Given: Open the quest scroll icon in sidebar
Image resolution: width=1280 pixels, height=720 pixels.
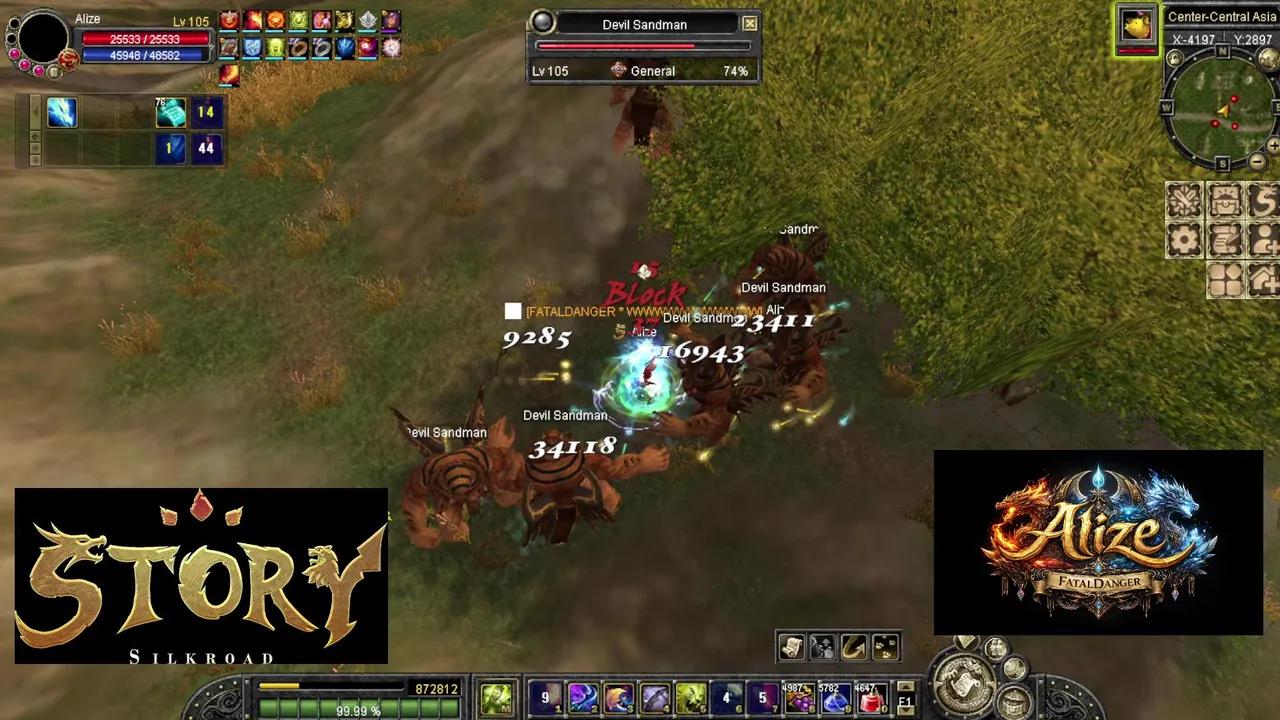Looking at the screenshot, I should (x=1225, y=238).
